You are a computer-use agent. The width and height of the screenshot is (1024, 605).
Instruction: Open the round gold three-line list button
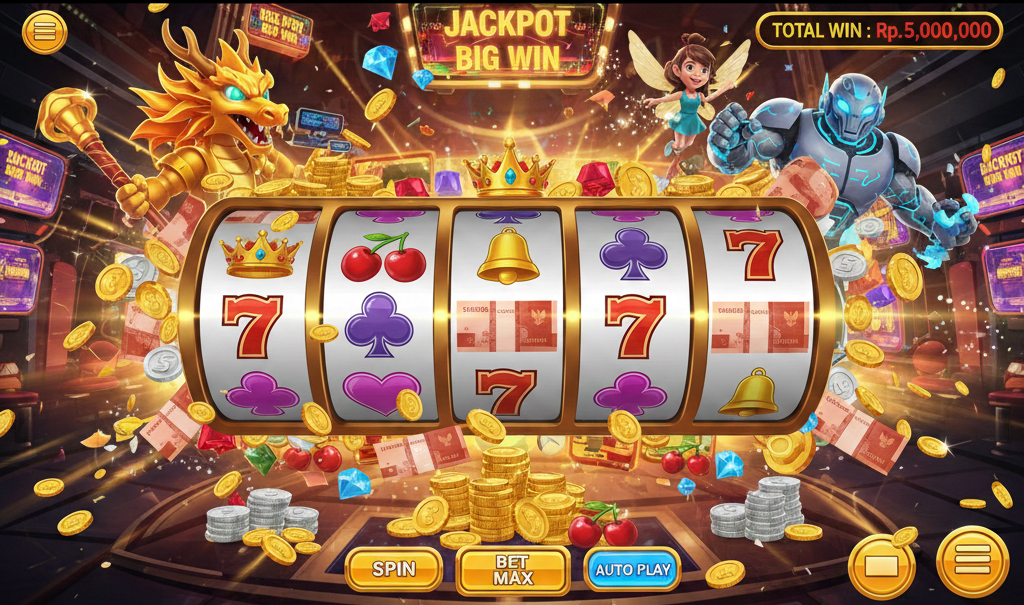tap(971, 562)
